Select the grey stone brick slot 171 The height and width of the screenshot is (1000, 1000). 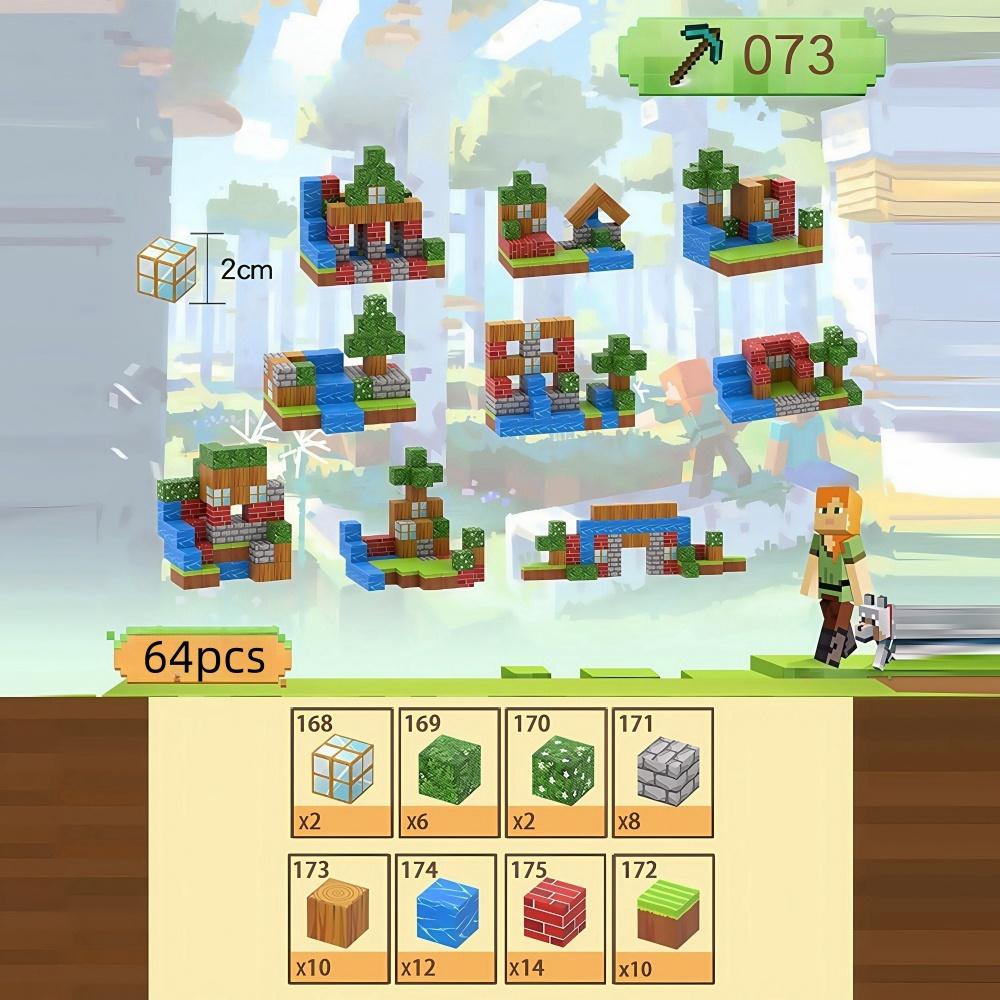tap(663, 772)
